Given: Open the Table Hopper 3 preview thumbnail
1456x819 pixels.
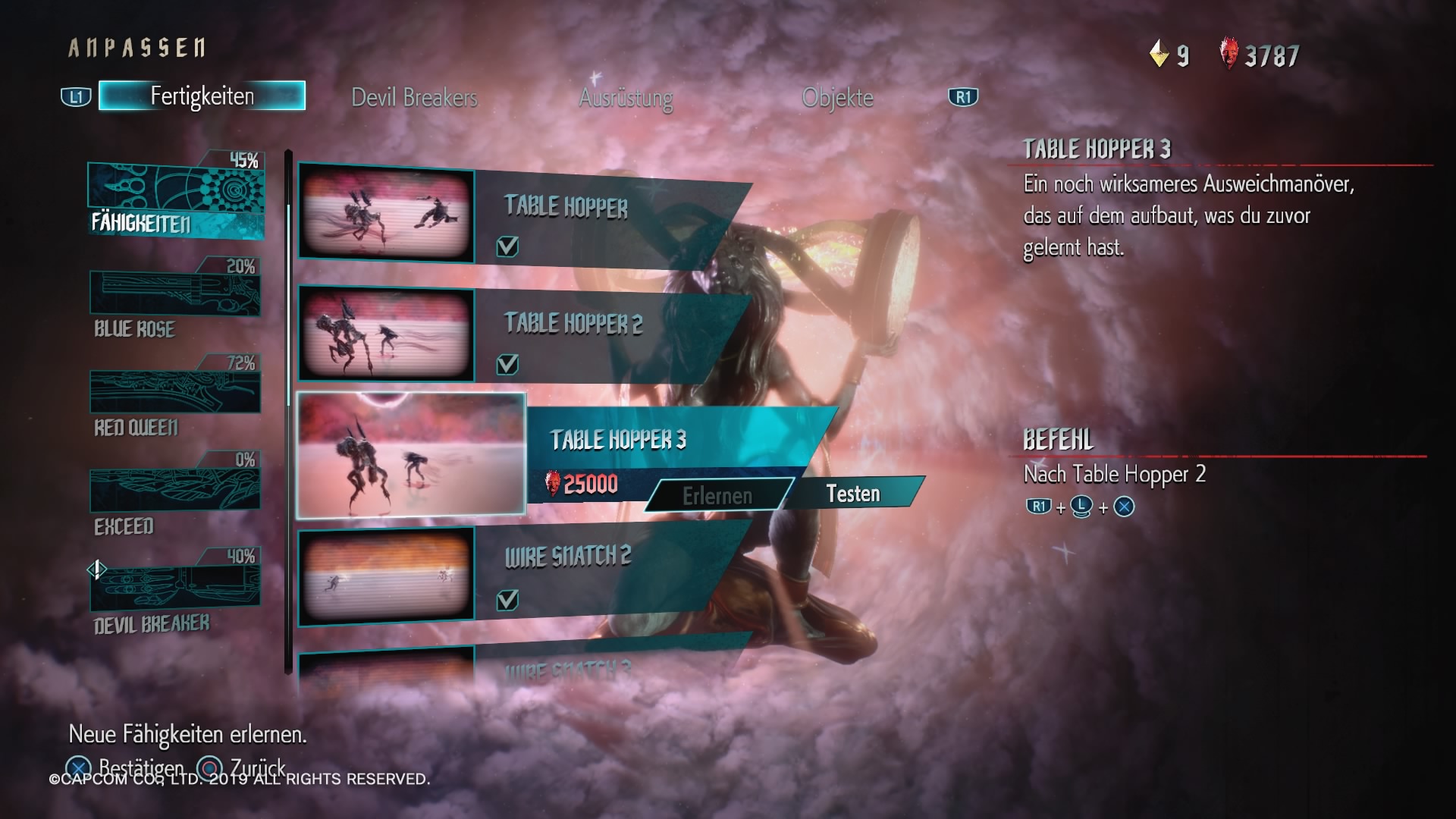Looking at the screenshot, I should 411,455.
